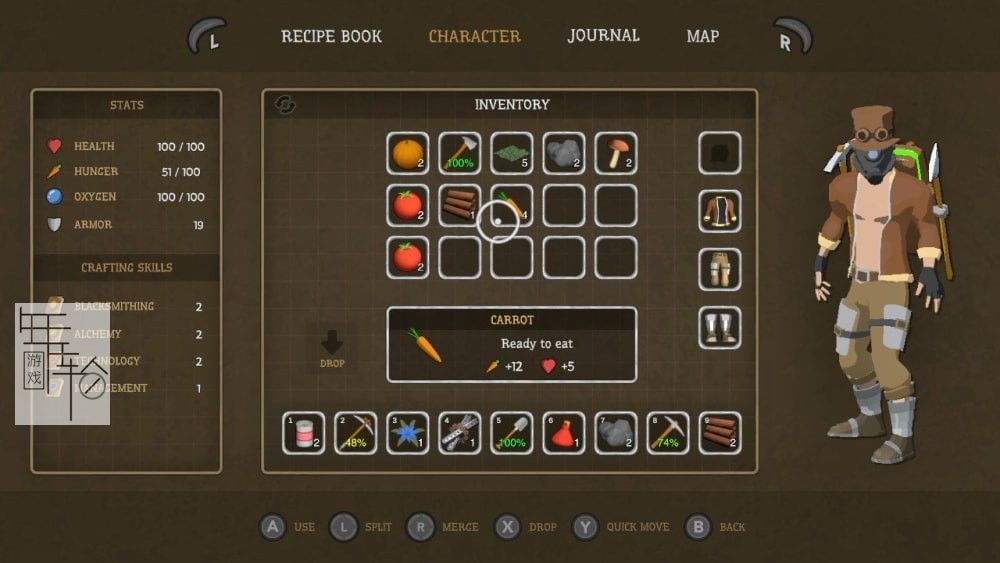Show the Map tab

(702, 36)
